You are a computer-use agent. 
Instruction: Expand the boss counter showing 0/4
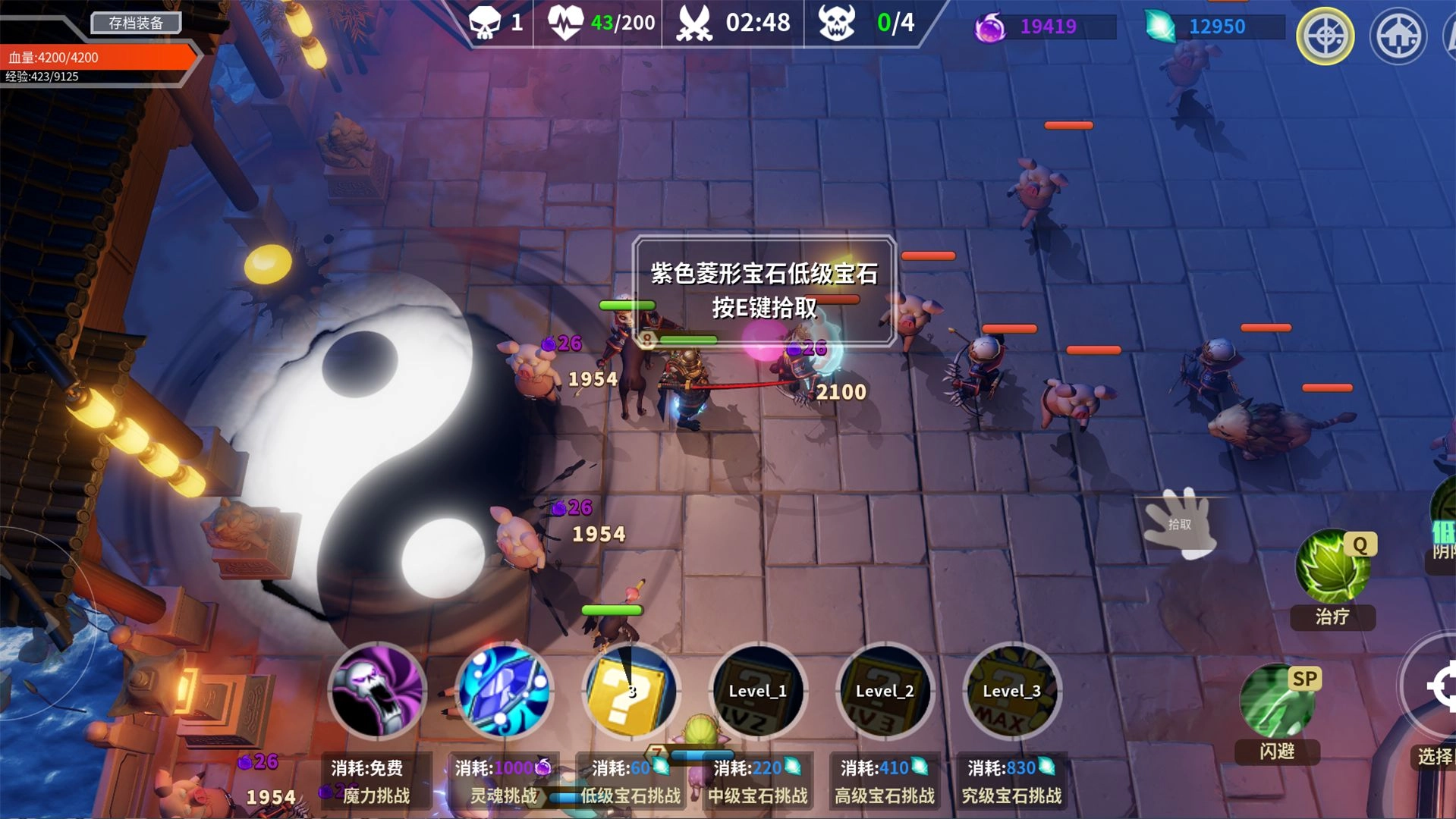(x=865, y=22)
